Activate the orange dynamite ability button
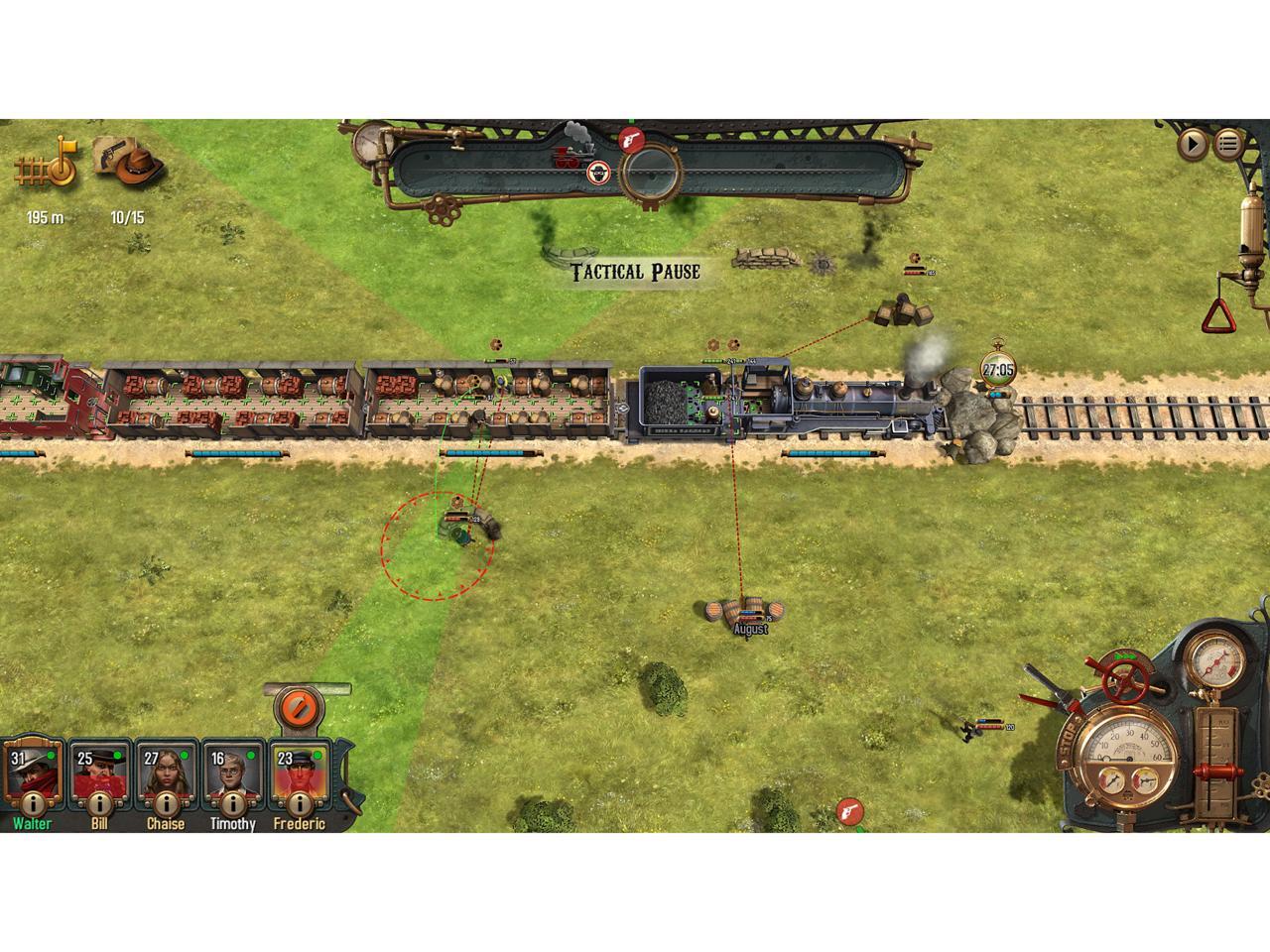This screenshot has width=1270, height=952. coord(297,708)
